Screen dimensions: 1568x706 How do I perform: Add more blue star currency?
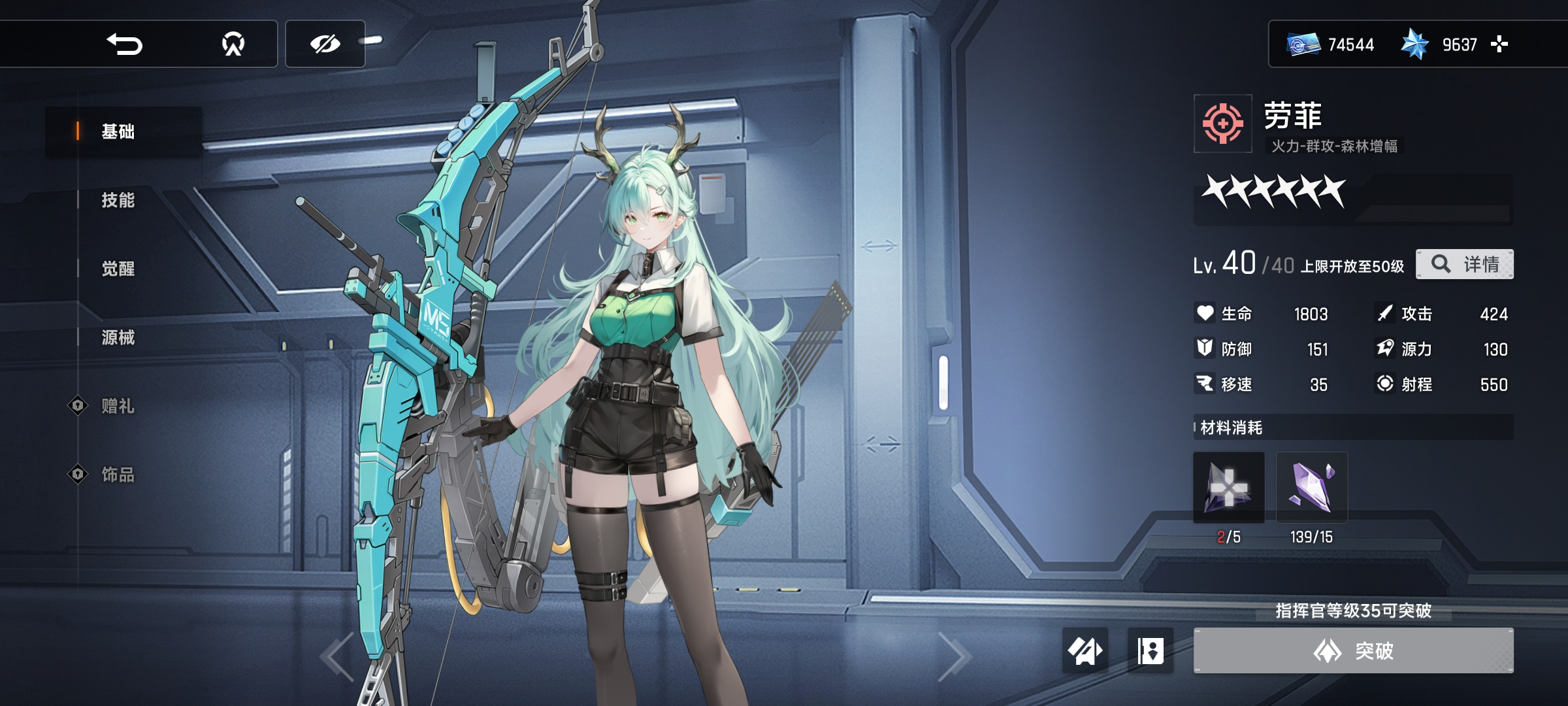pos(1499,44)
